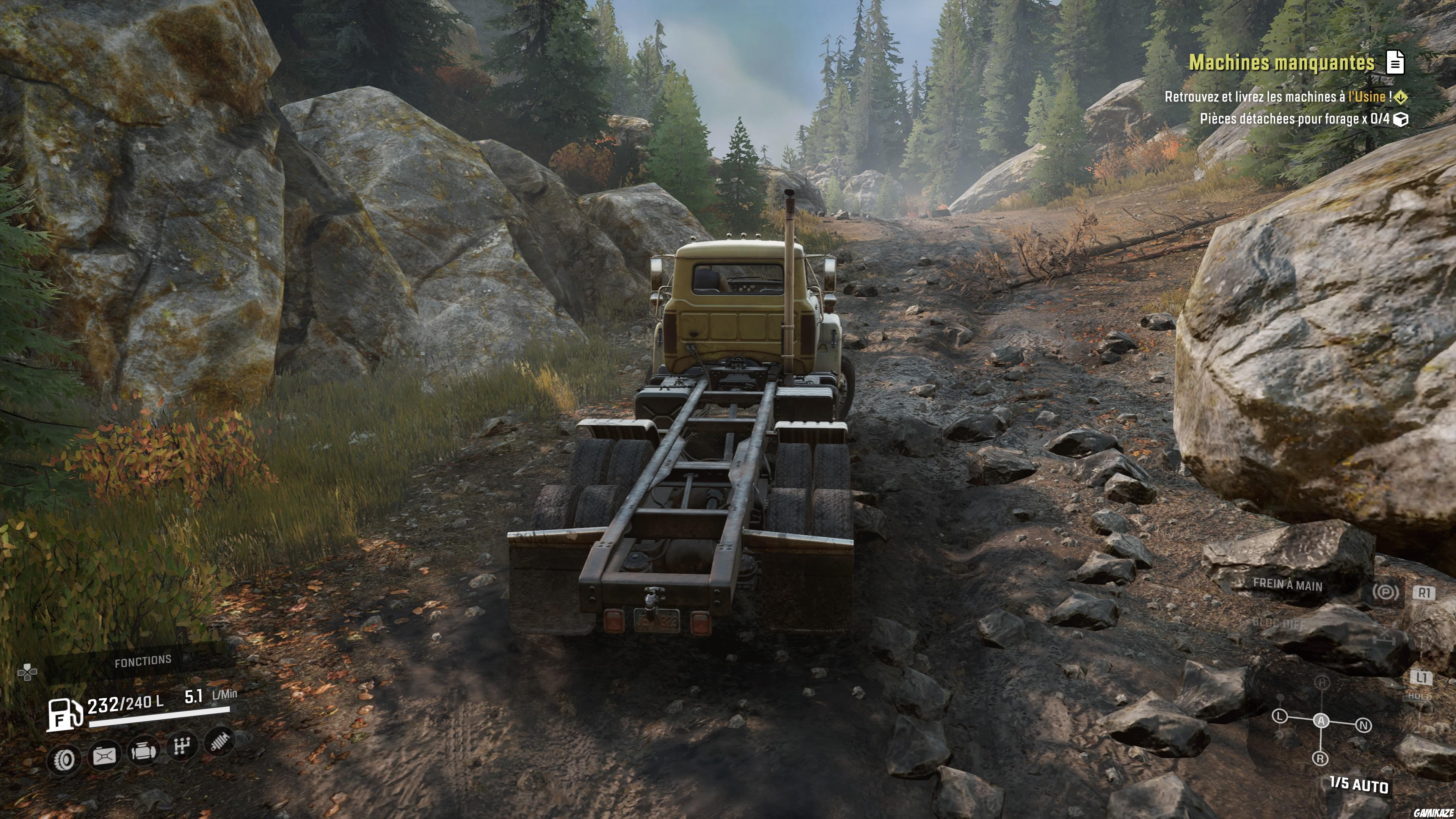Click the mission document icon
The image size is (1456, 819).
tap(1395, 62)
